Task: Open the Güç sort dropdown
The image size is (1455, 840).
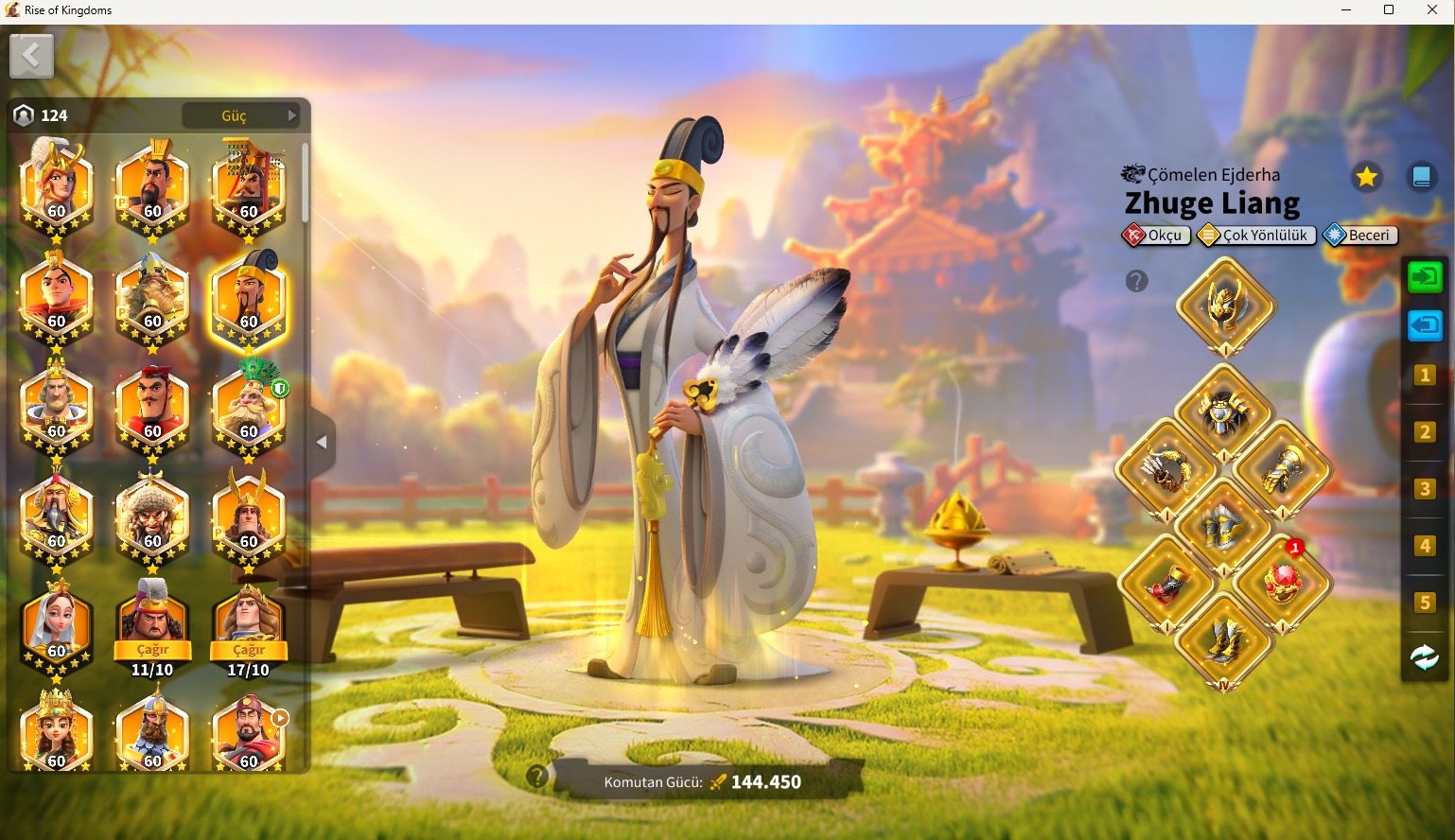Action: (242, 115)
